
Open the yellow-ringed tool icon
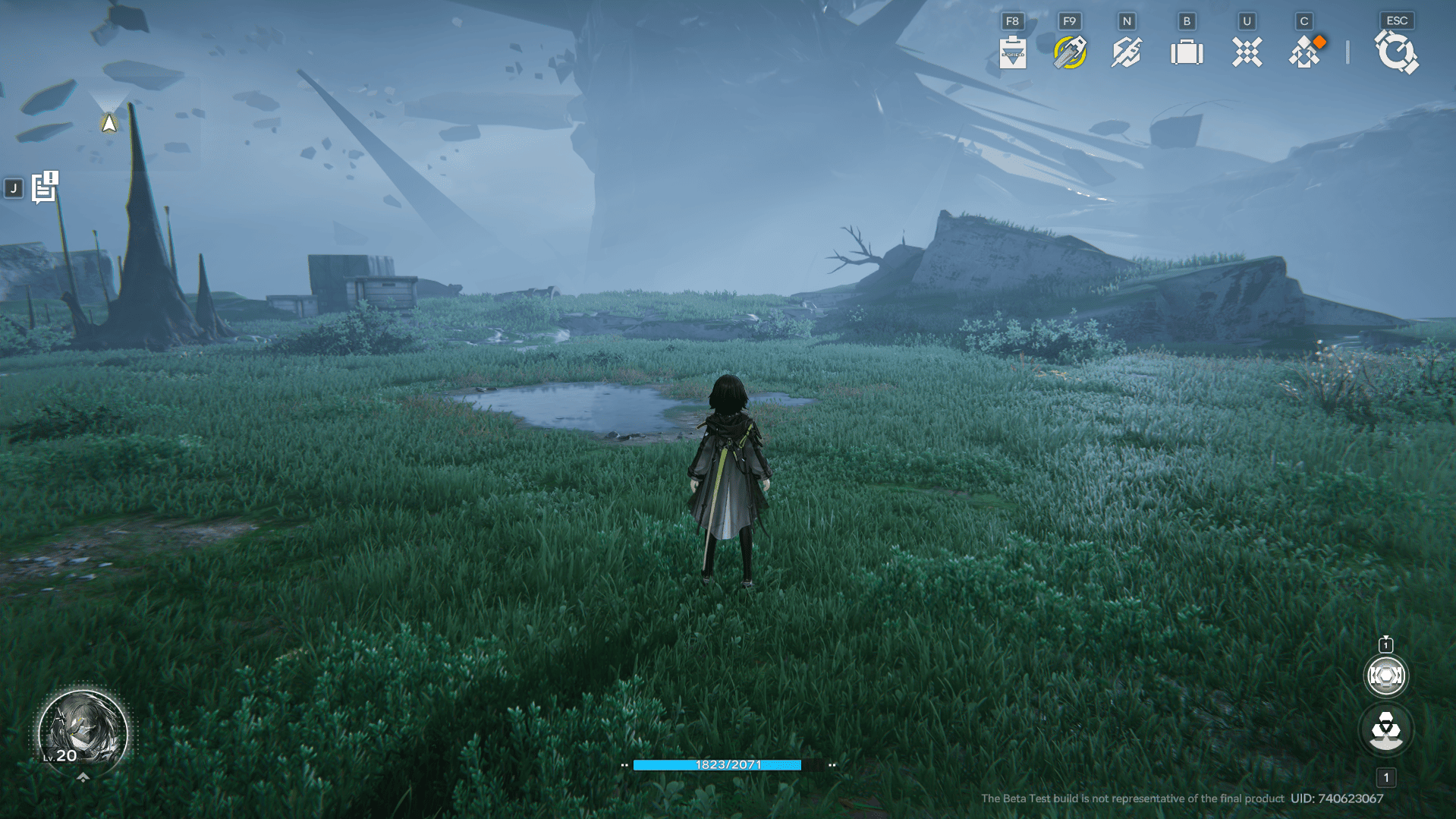click(x=1070, y=52)
